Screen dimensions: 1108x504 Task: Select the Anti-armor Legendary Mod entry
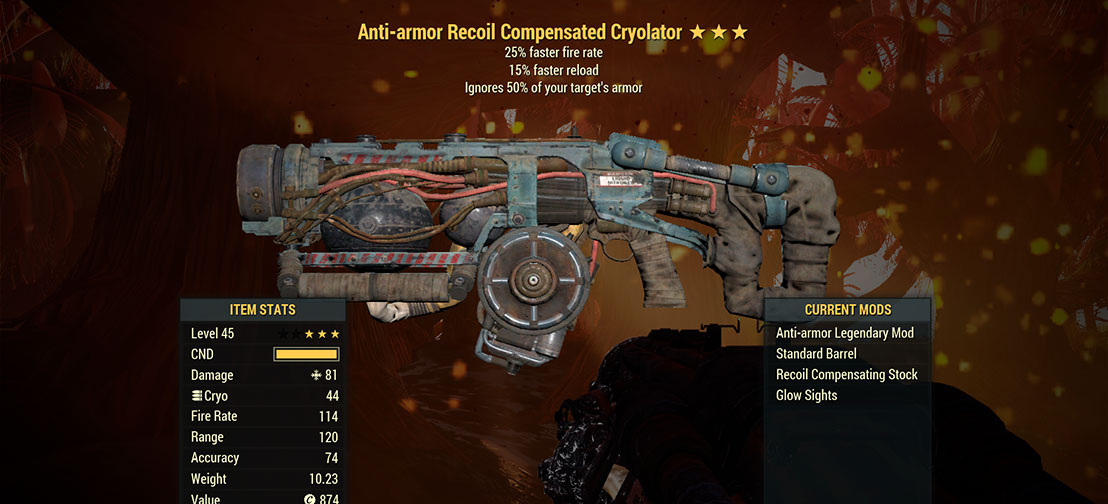coord(844,333)
